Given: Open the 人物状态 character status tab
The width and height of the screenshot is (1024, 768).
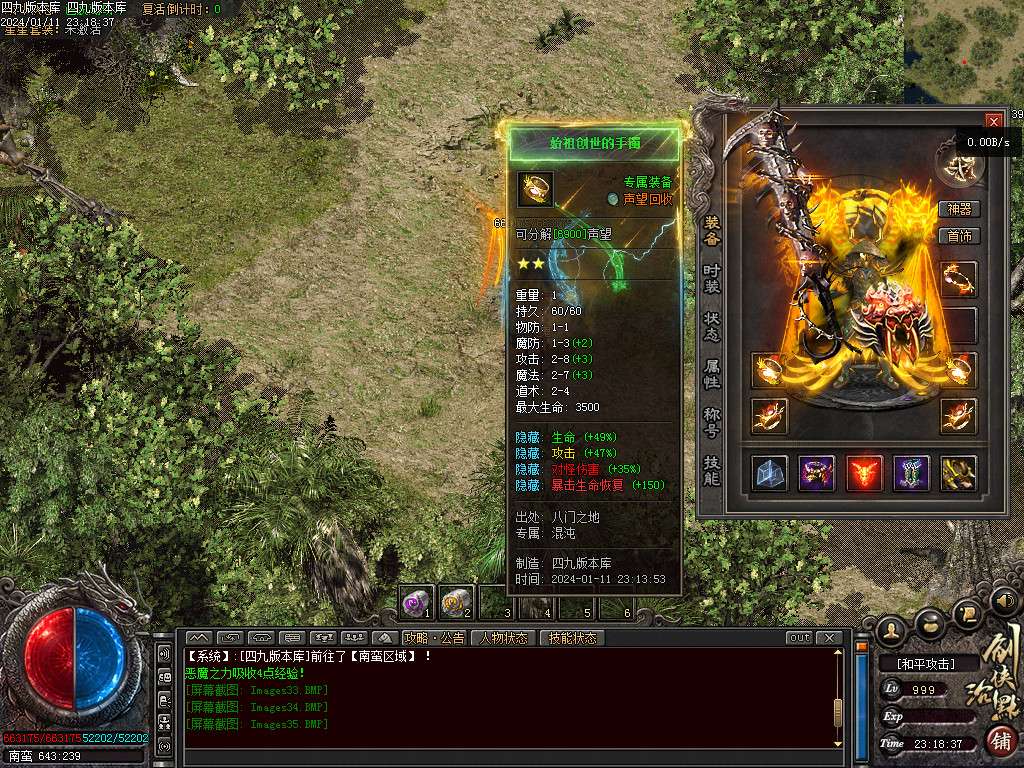Looking at the screenshot, I should (x=503, y=638).
